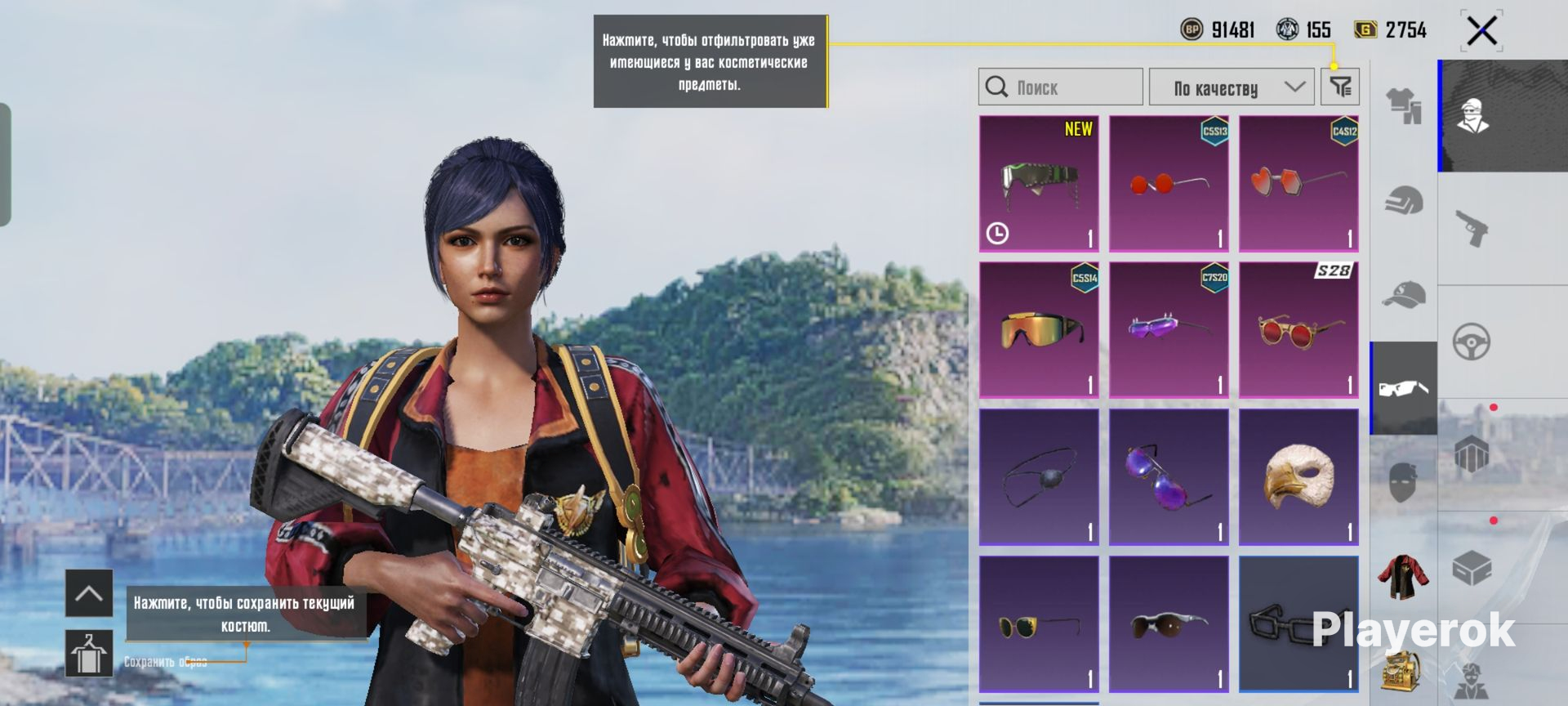Click the Поиск search field
This screenshot has width=1568, height=706.
point(1060,87)
